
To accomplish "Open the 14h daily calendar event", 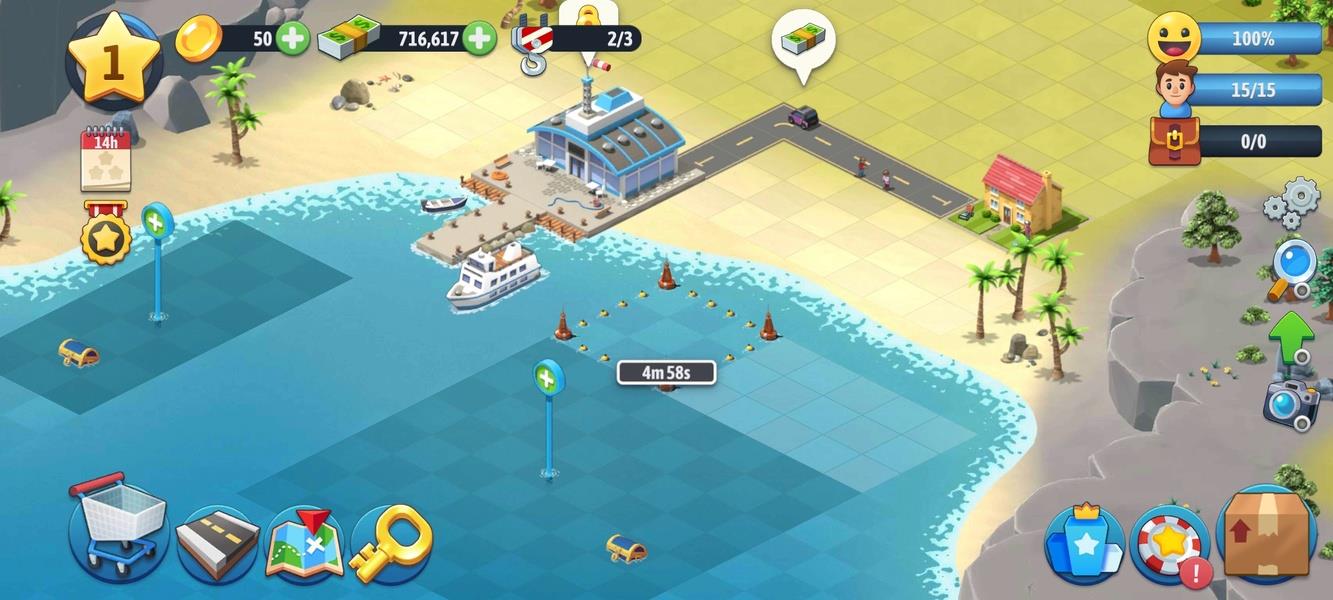I will pos(106,159).
